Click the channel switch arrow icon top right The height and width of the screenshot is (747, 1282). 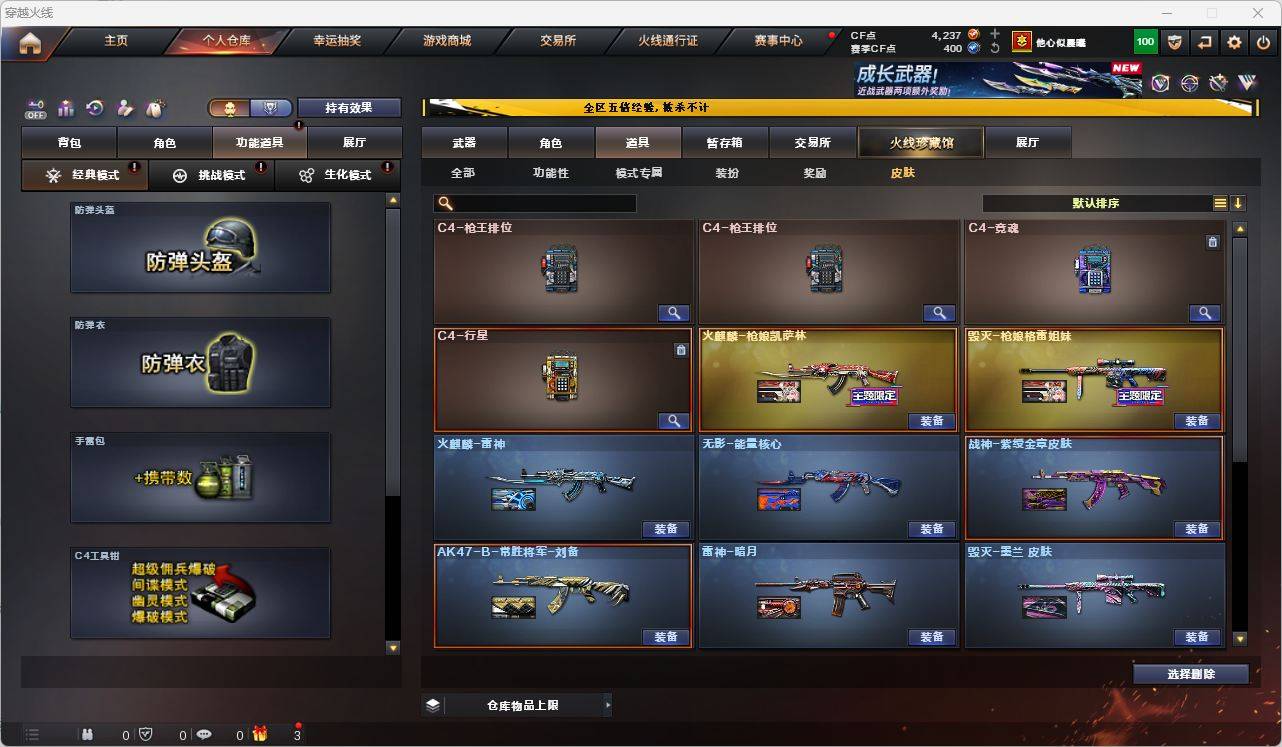[1204, 41]
